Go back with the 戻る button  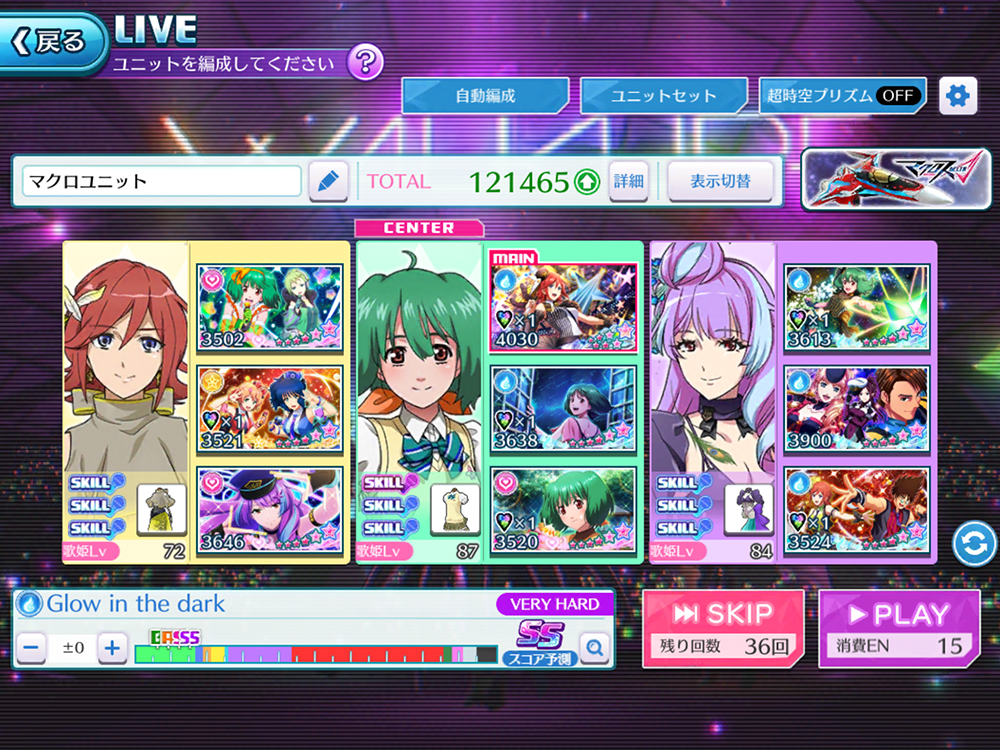tap(54, 42)
